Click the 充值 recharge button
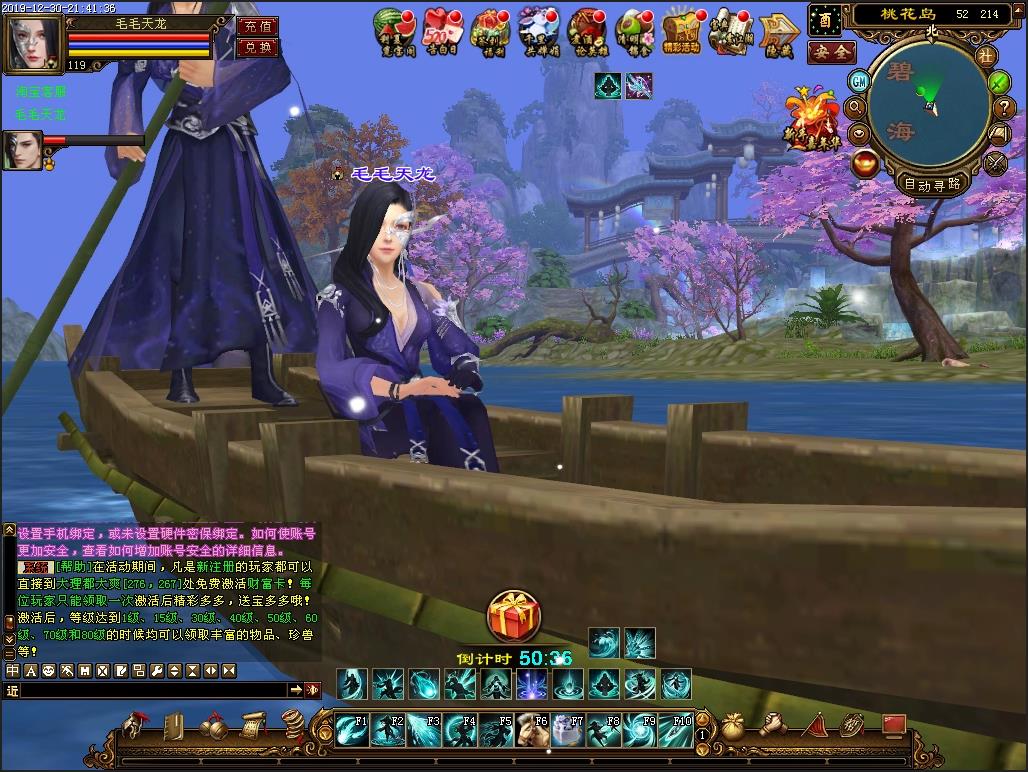Image resolution: width=1028 pixels, height=772 pixels. (x=257, y=27)
